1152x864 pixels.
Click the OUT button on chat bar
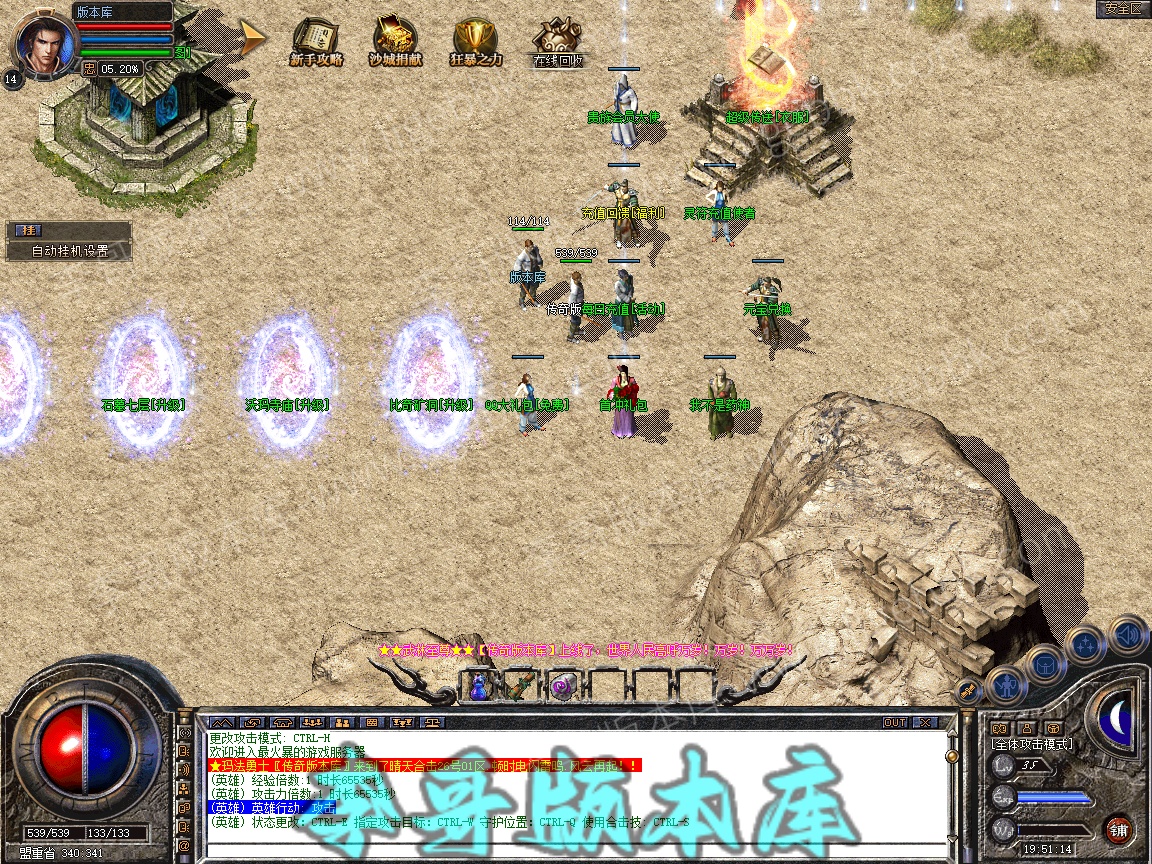pyautogui.click(x=894, y=722)
